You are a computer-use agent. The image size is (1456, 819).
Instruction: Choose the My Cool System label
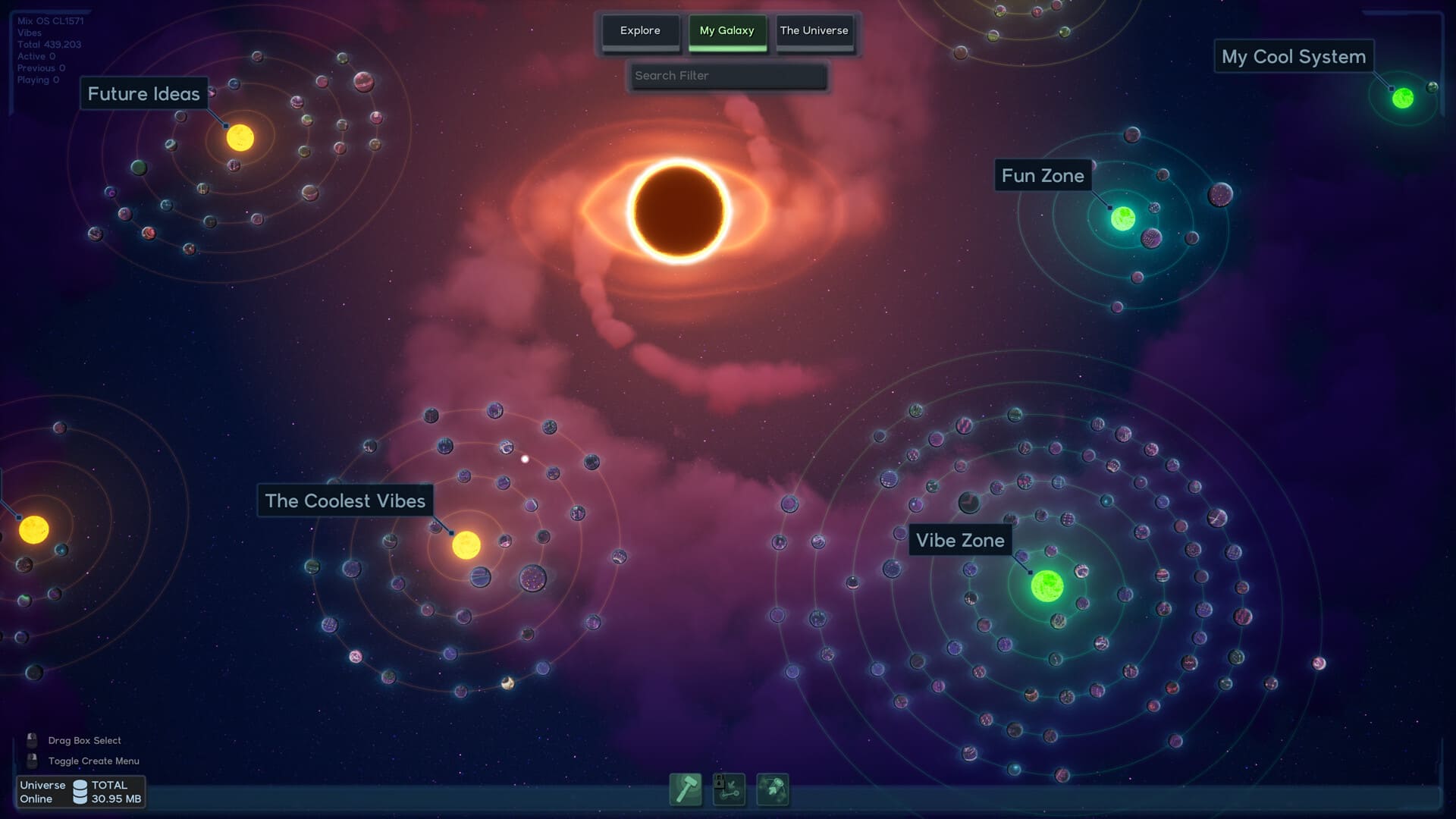pos(1293,57)
